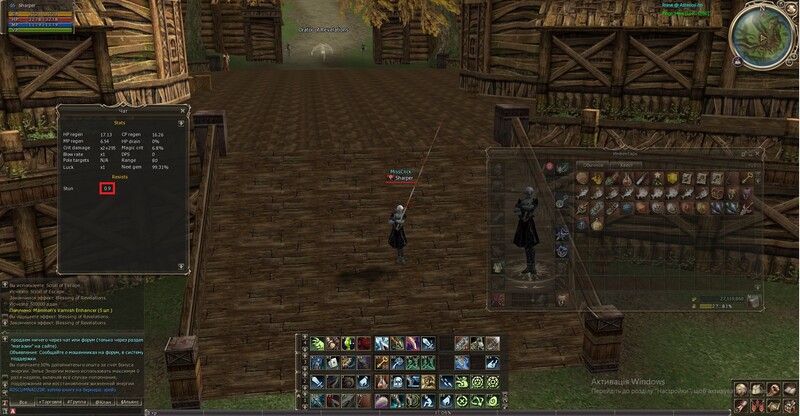This screenshot has width=800, height=416.
Task: Select the golden key item in inventory
Action: 747,178
